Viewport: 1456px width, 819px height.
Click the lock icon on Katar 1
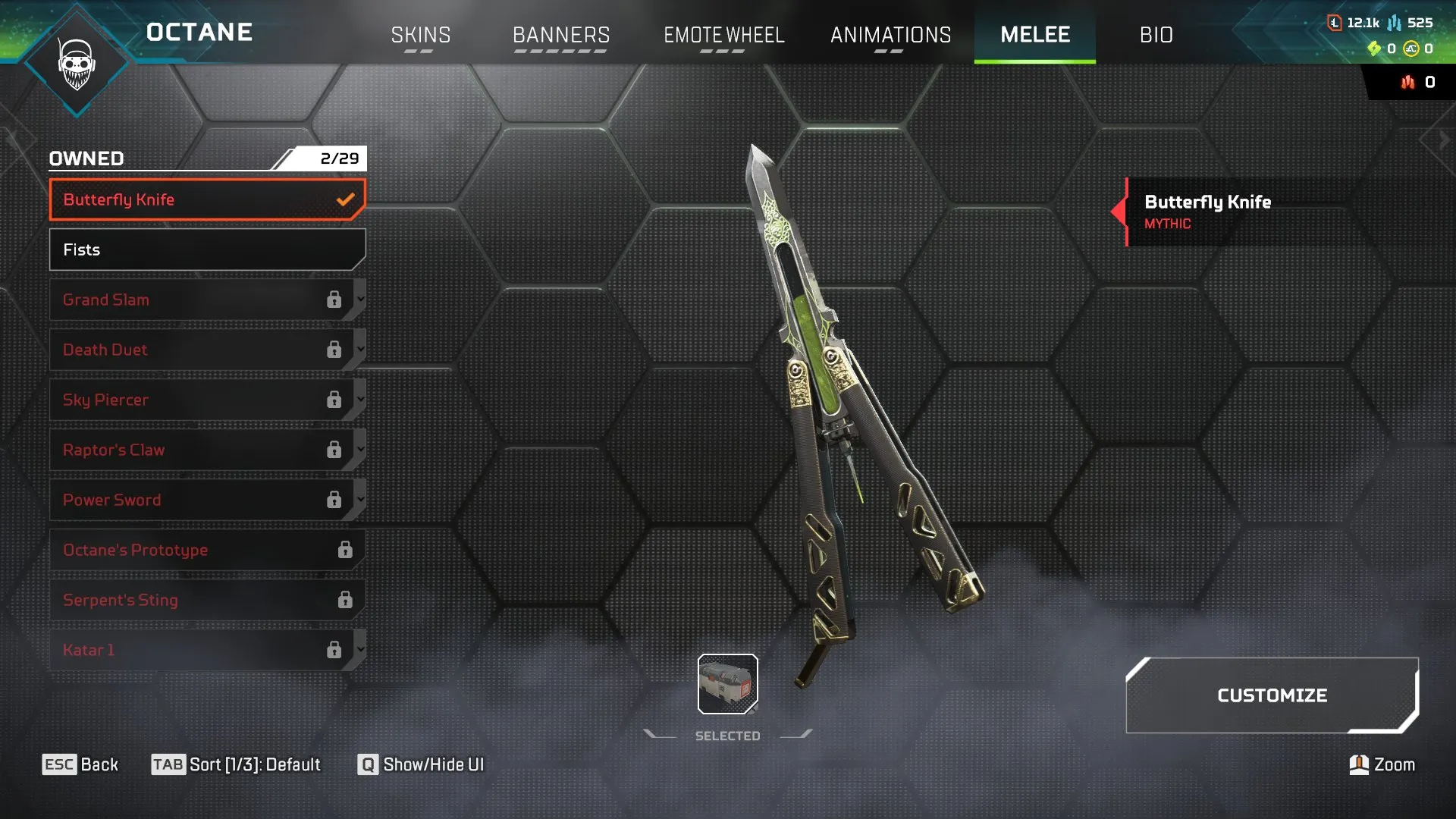pos(336,650)
